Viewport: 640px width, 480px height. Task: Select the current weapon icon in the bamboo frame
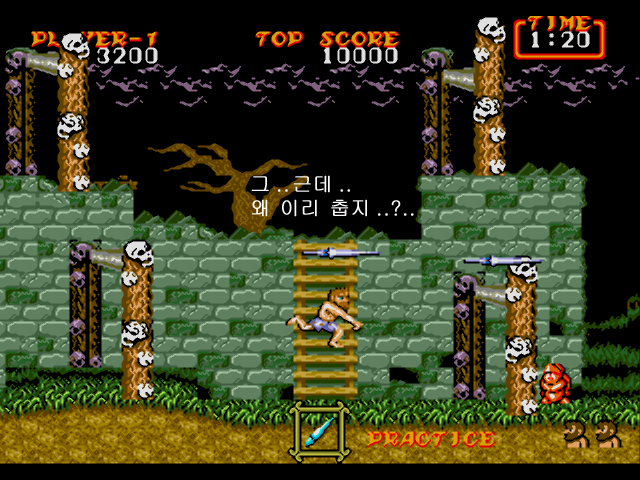point(319,430)
